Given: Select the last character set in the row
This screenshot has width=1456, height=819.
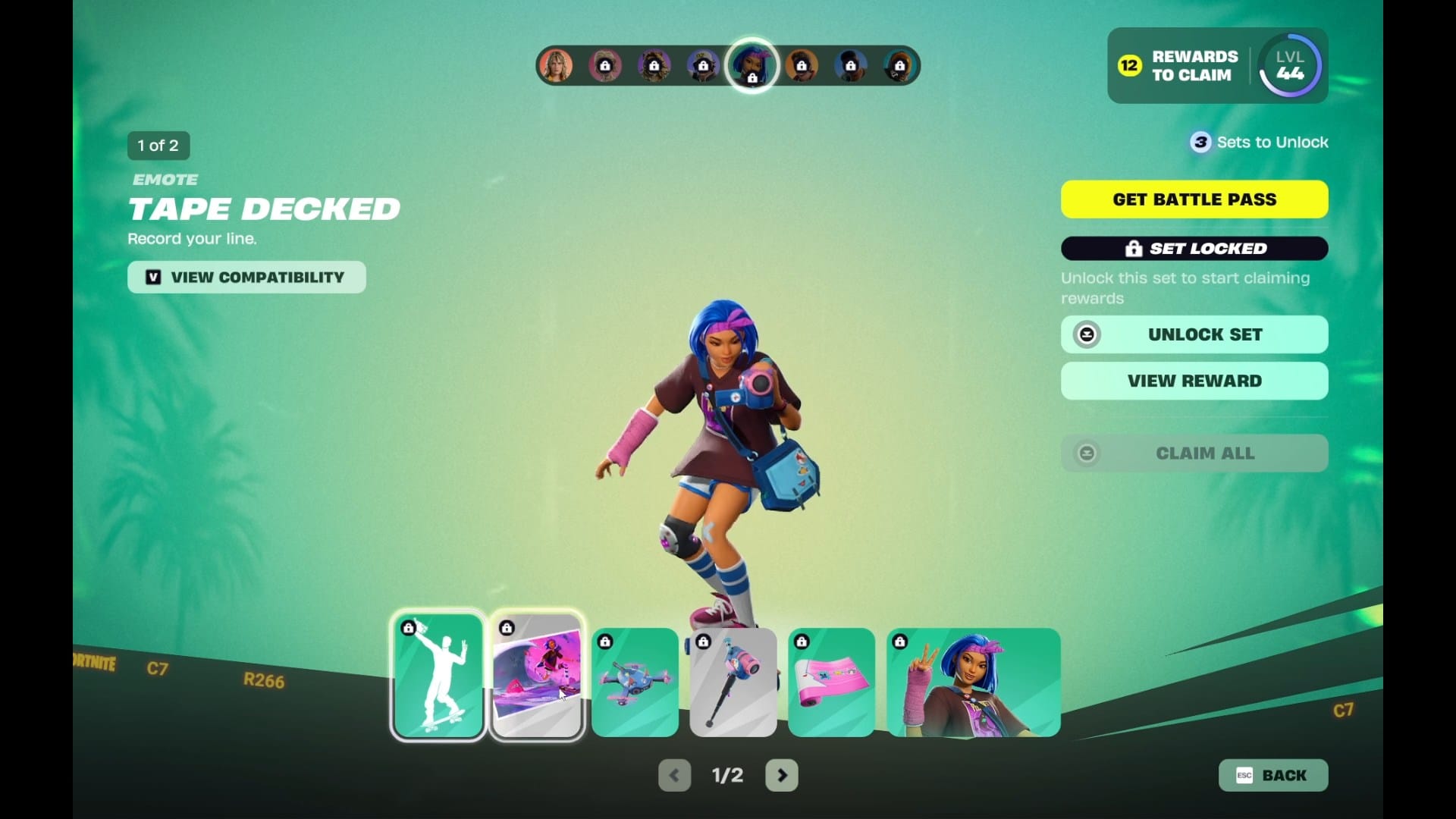Looking at the screenshot, I should click(x=899, y=66).
